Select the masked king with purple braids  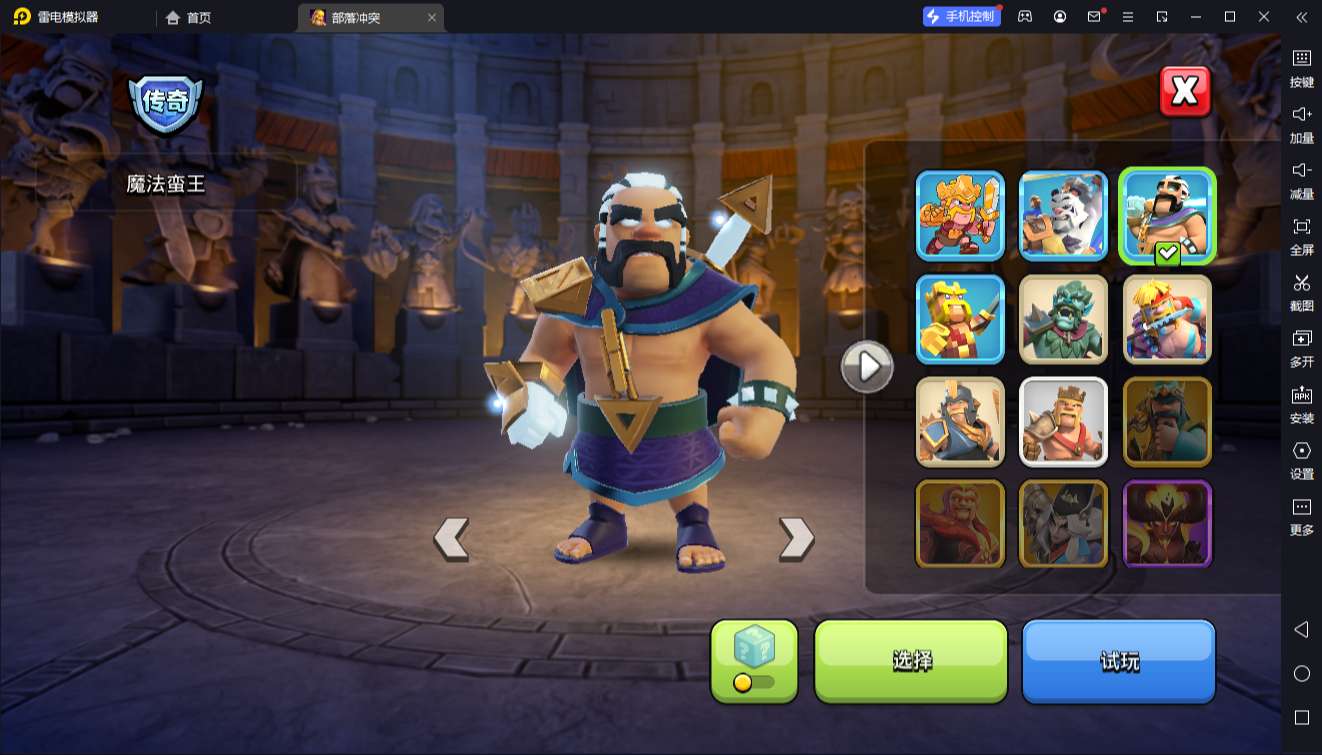(x=1167, y=319)
